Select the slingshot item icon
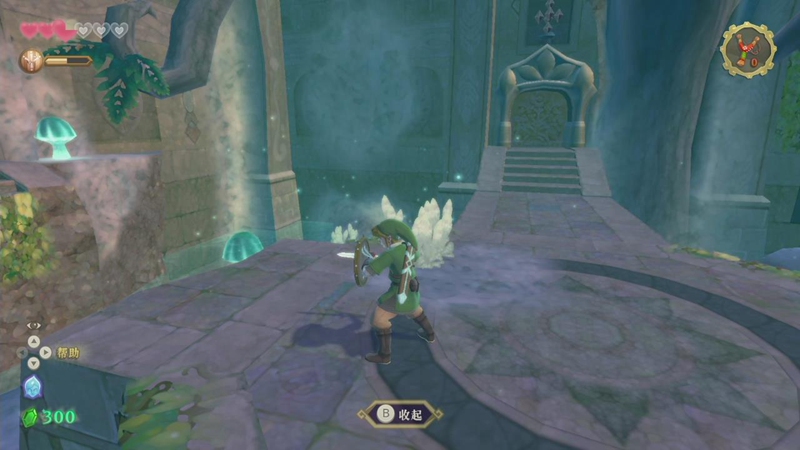The width and height of the screenshot is (800, 450). coord(748,49)
